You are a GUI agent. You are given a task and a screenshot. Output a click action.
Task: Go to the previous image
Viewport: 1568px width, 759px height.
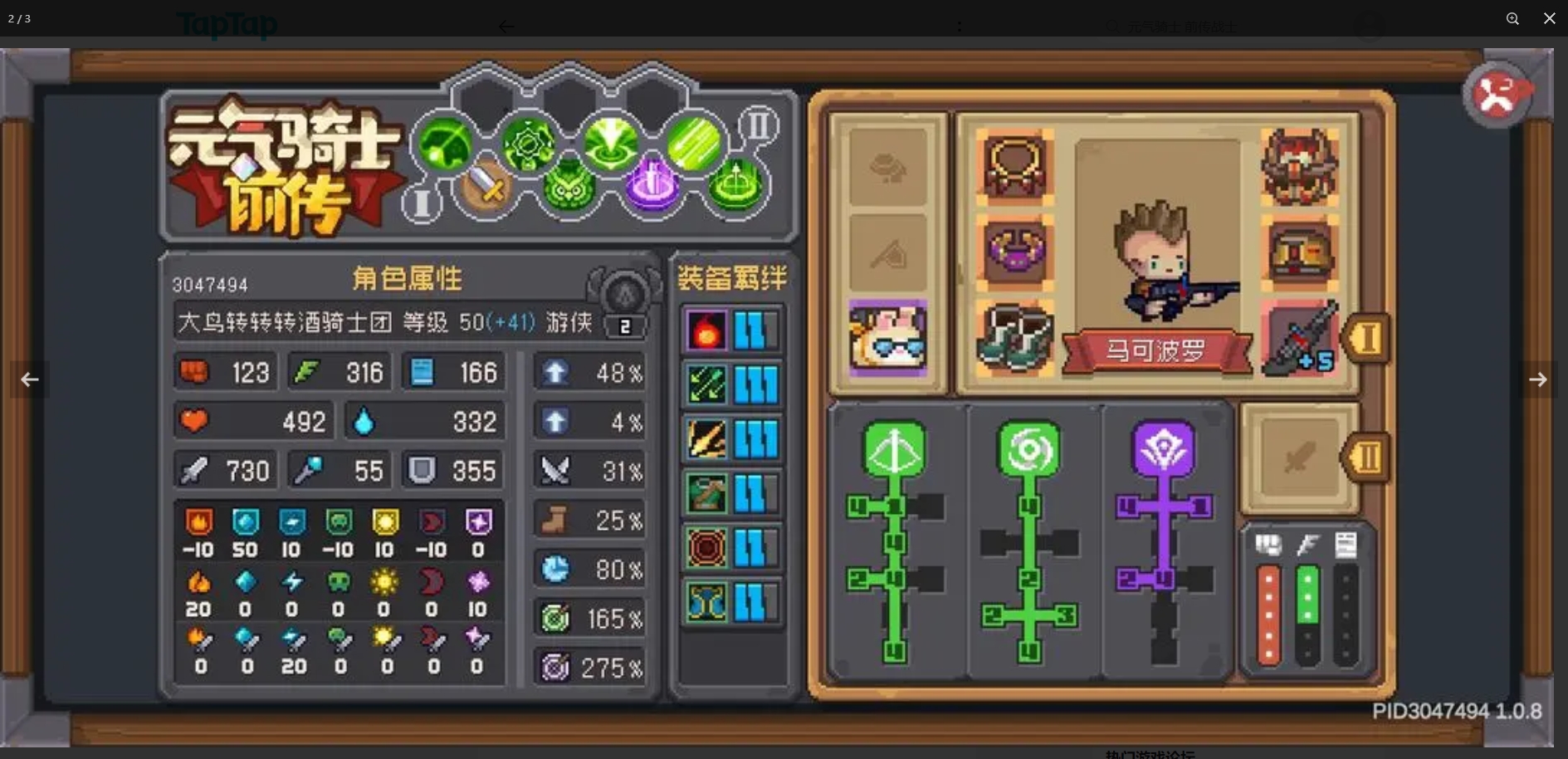click(30, 379)
